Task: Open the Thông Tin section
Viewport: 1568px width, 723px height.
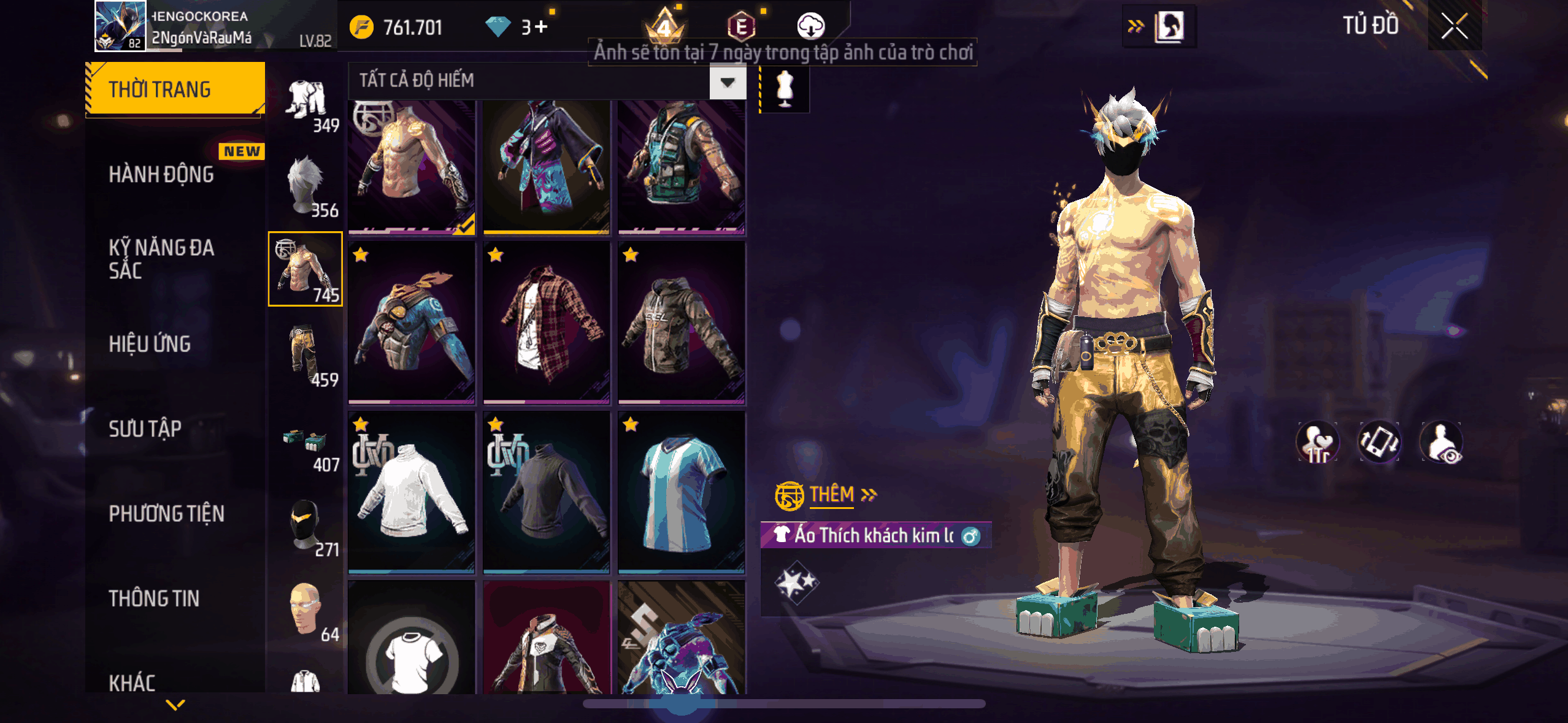Action: [154, 599]
